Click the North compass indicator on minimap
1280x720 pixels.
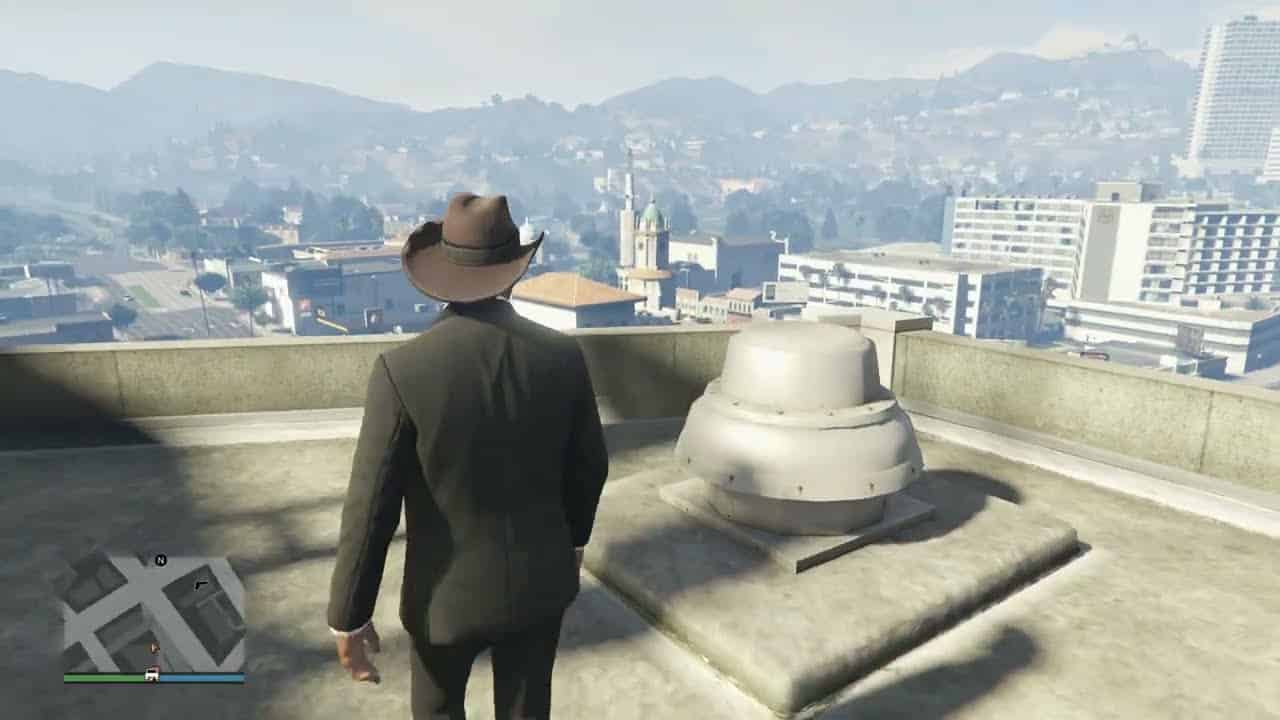[x=159, y=561]
